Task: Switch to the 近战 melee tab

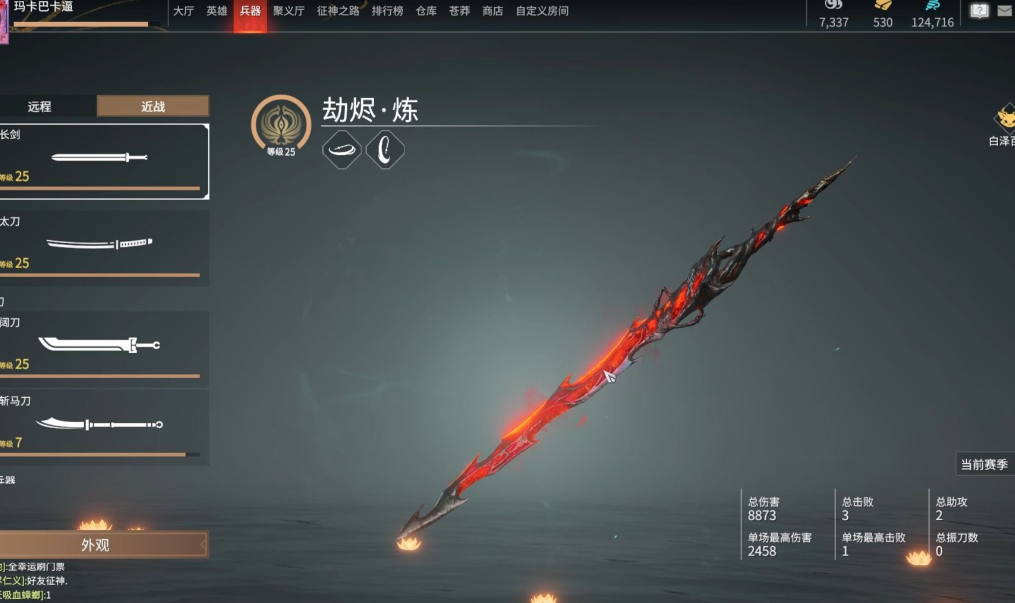Action: (152, 106)
